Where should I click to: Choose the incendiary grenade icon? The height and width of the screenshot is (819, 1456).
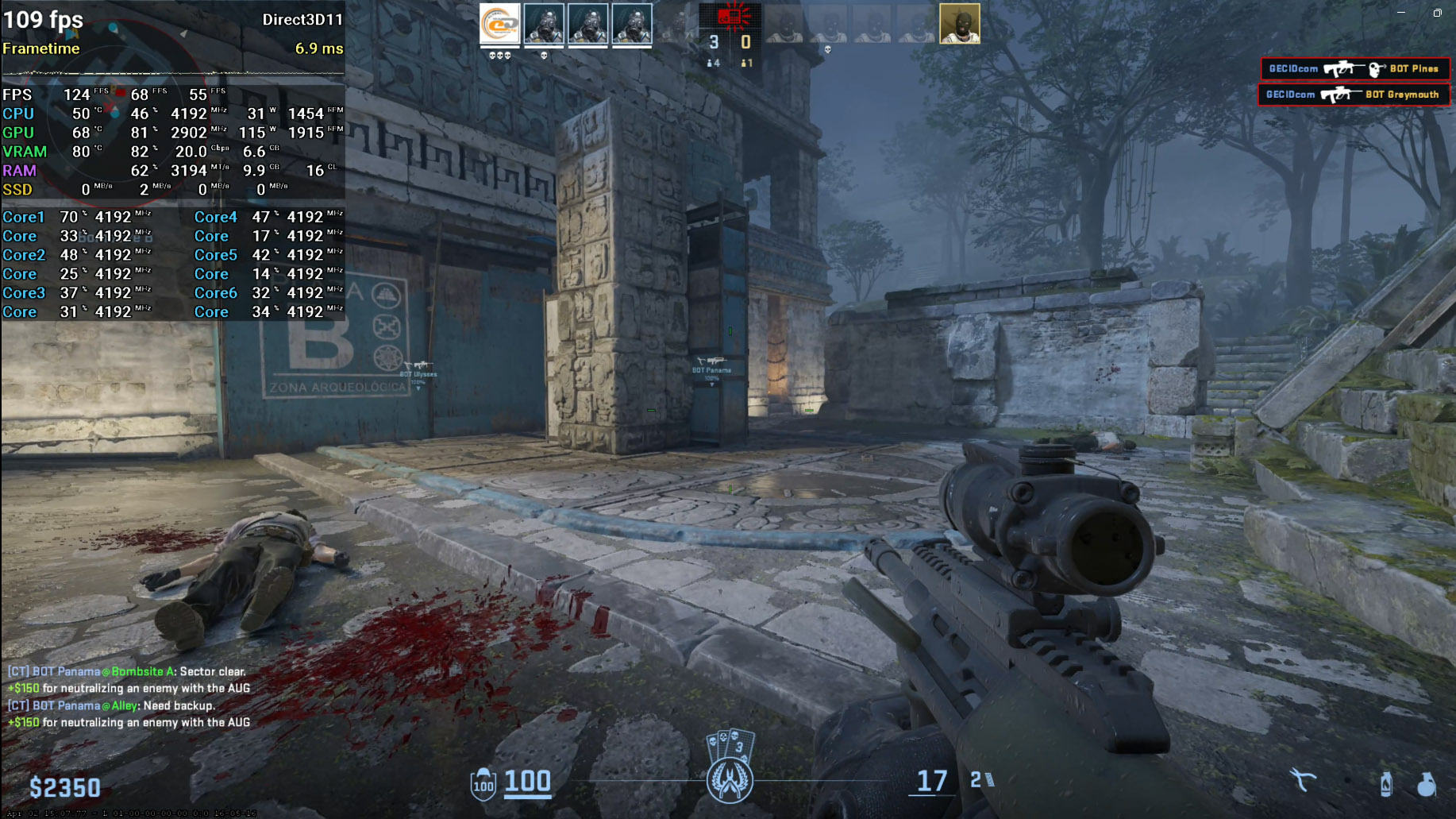1385,784
